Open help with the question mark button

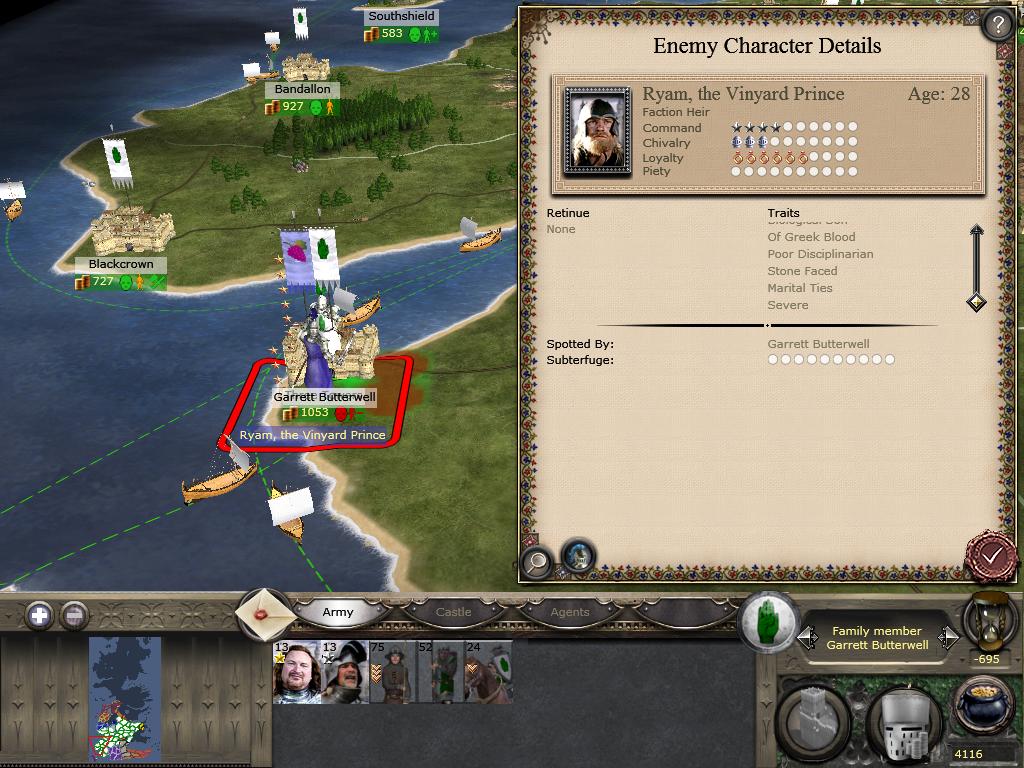coord(996,24)
